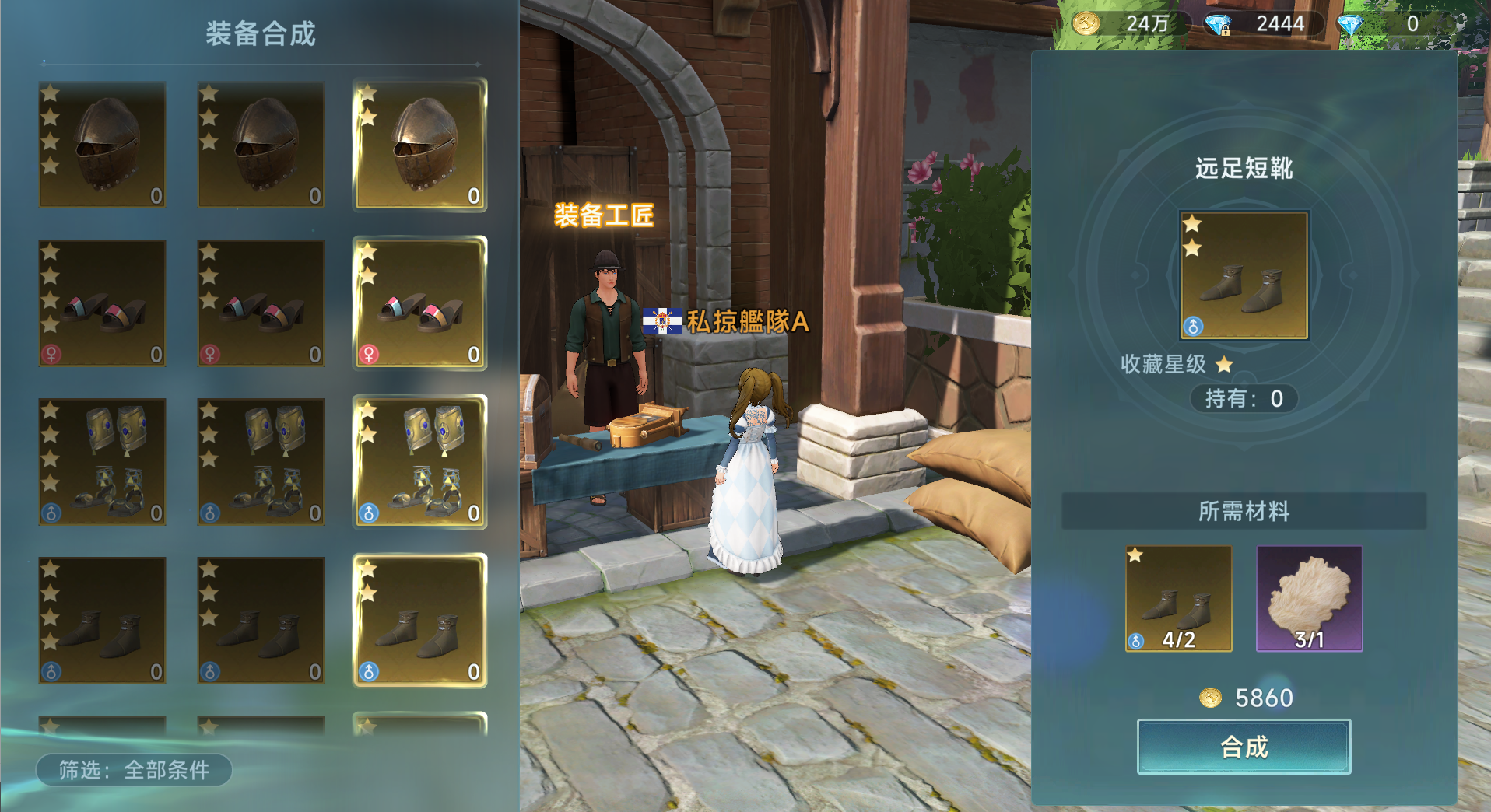
Task: Open the 筛选 filter button
Action: click(134, 770)
